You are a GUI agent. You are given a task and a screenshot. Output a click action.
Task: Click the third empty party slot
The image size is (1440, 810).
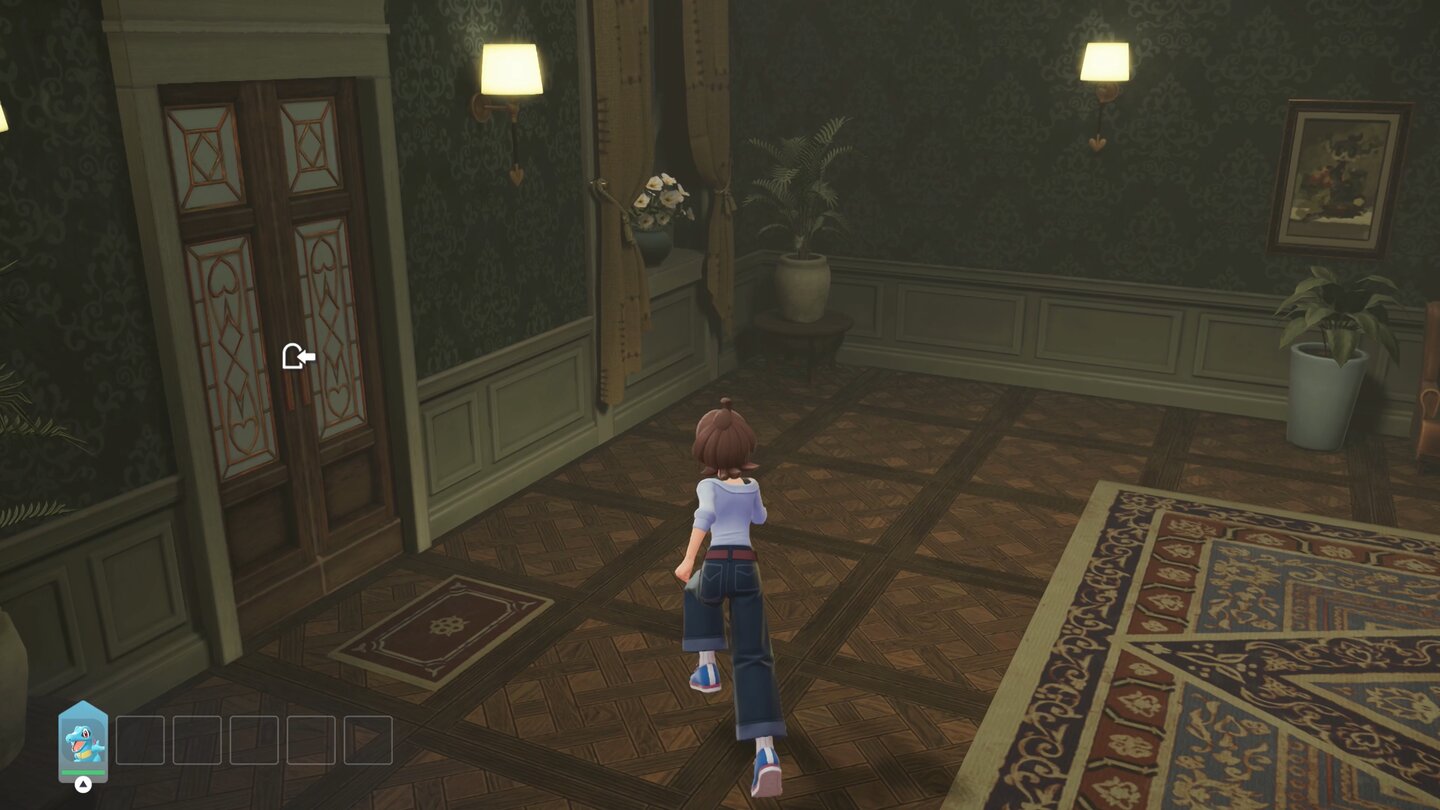point(254,740)
